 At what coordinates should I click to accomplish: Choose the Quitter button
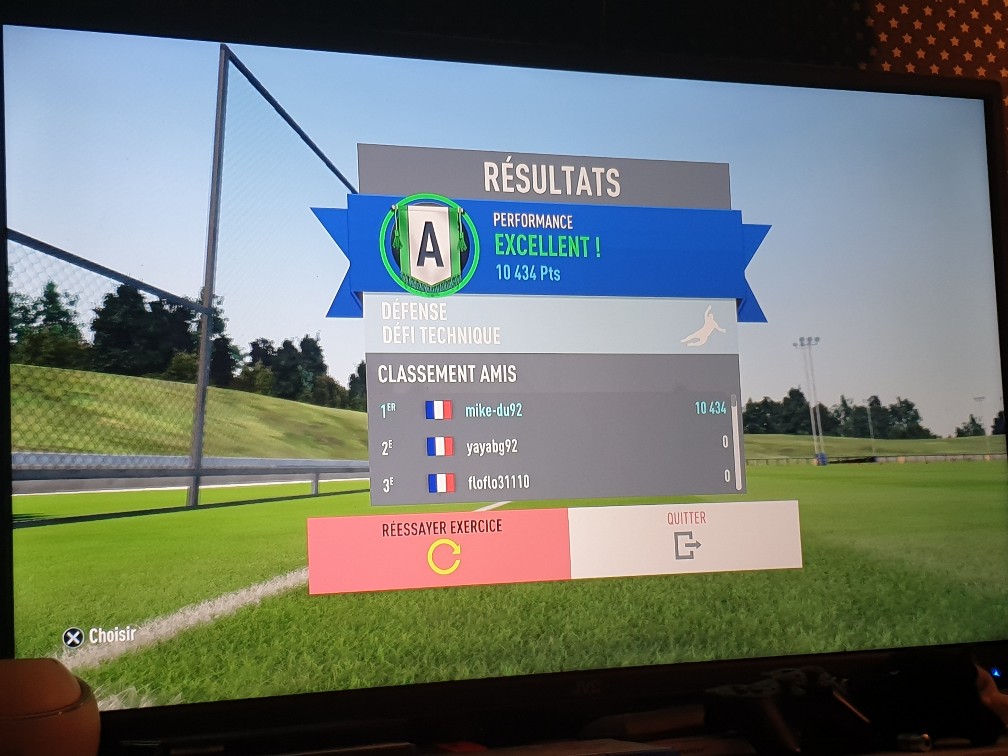click(x=685, y=538)
